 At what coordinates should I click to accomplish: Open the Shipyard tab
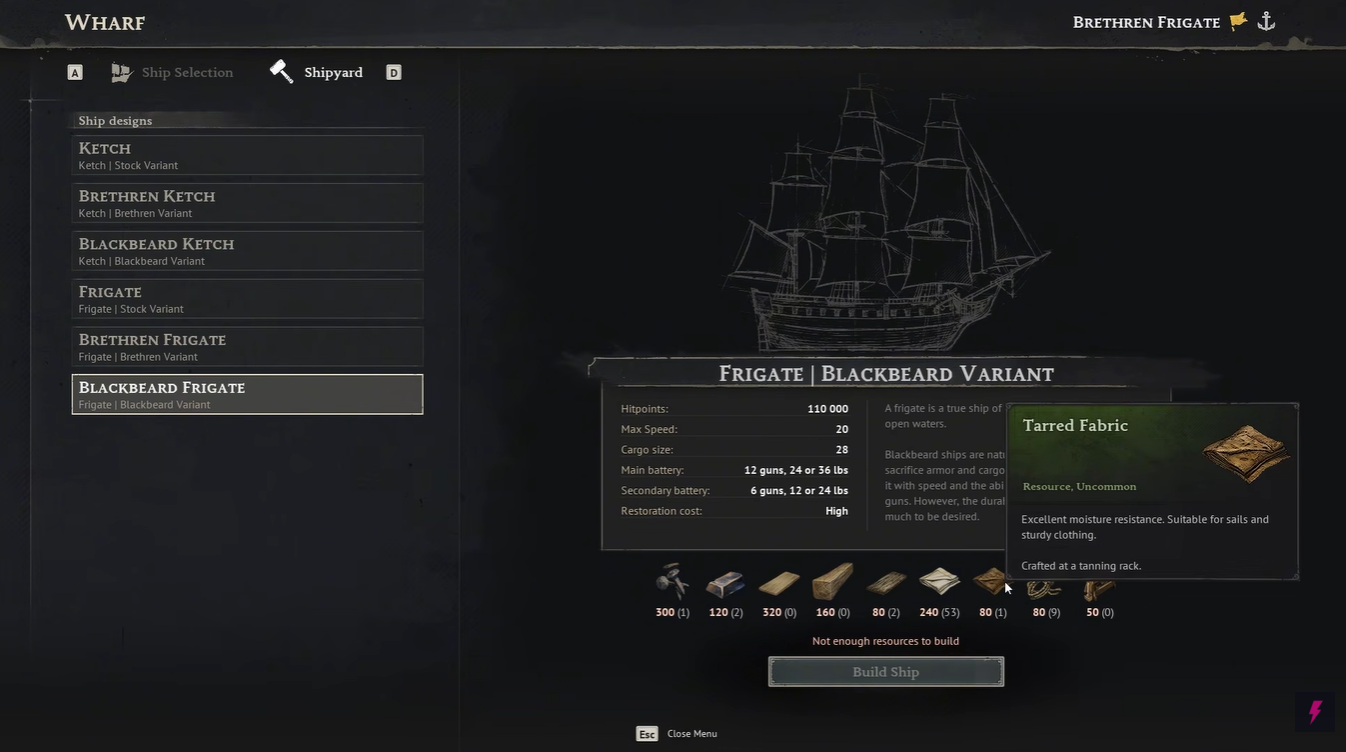click(333, 72)
